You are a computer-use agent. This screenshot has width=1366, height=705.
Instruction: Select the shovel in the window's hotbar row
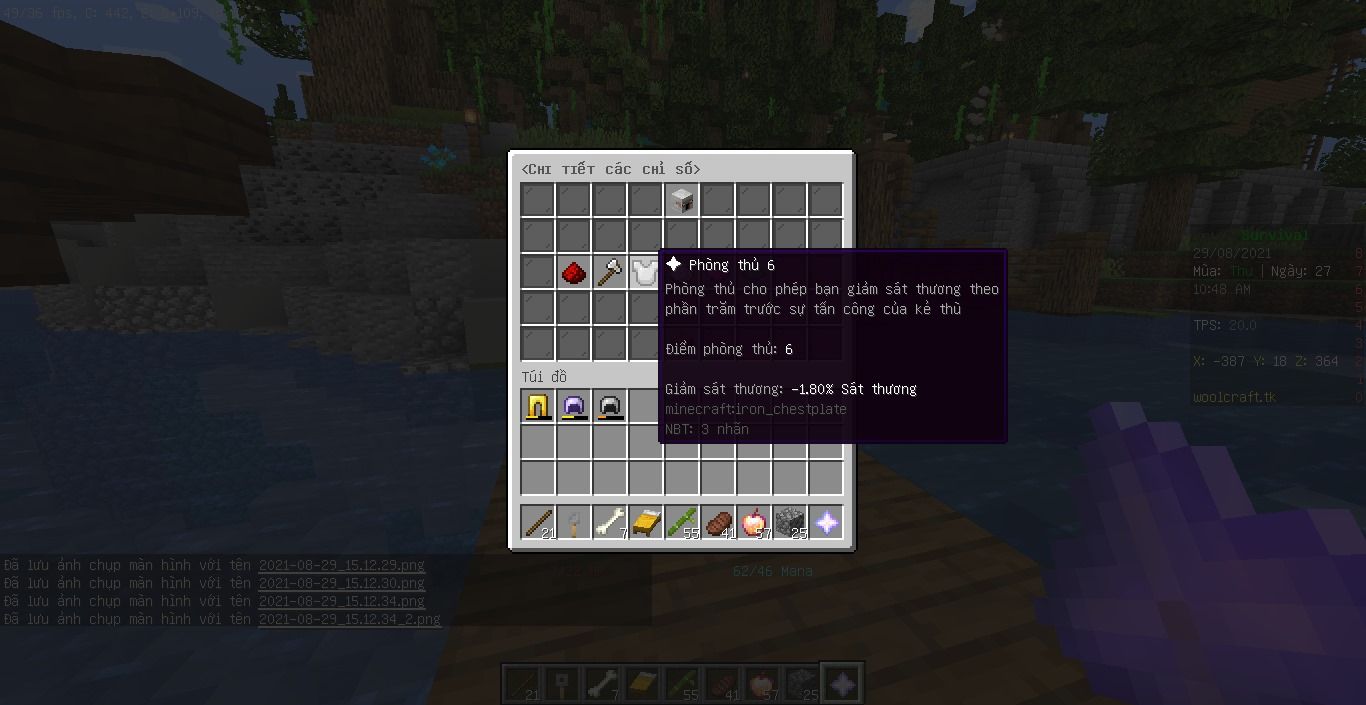click(x=574, y=522)
